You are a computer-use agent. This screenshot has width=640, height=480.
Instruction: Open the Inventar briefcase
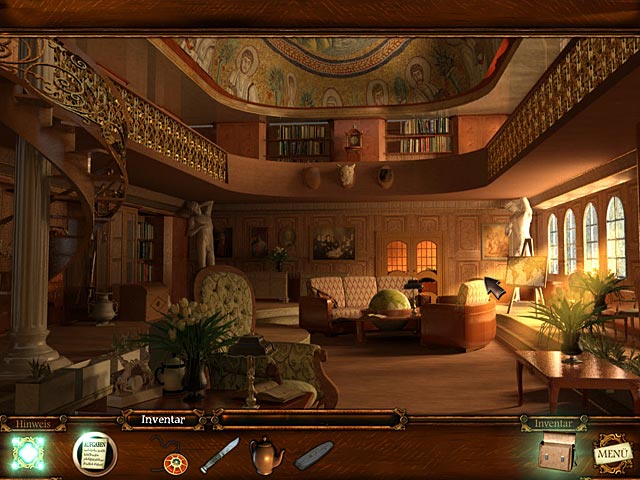click(555, 453)
